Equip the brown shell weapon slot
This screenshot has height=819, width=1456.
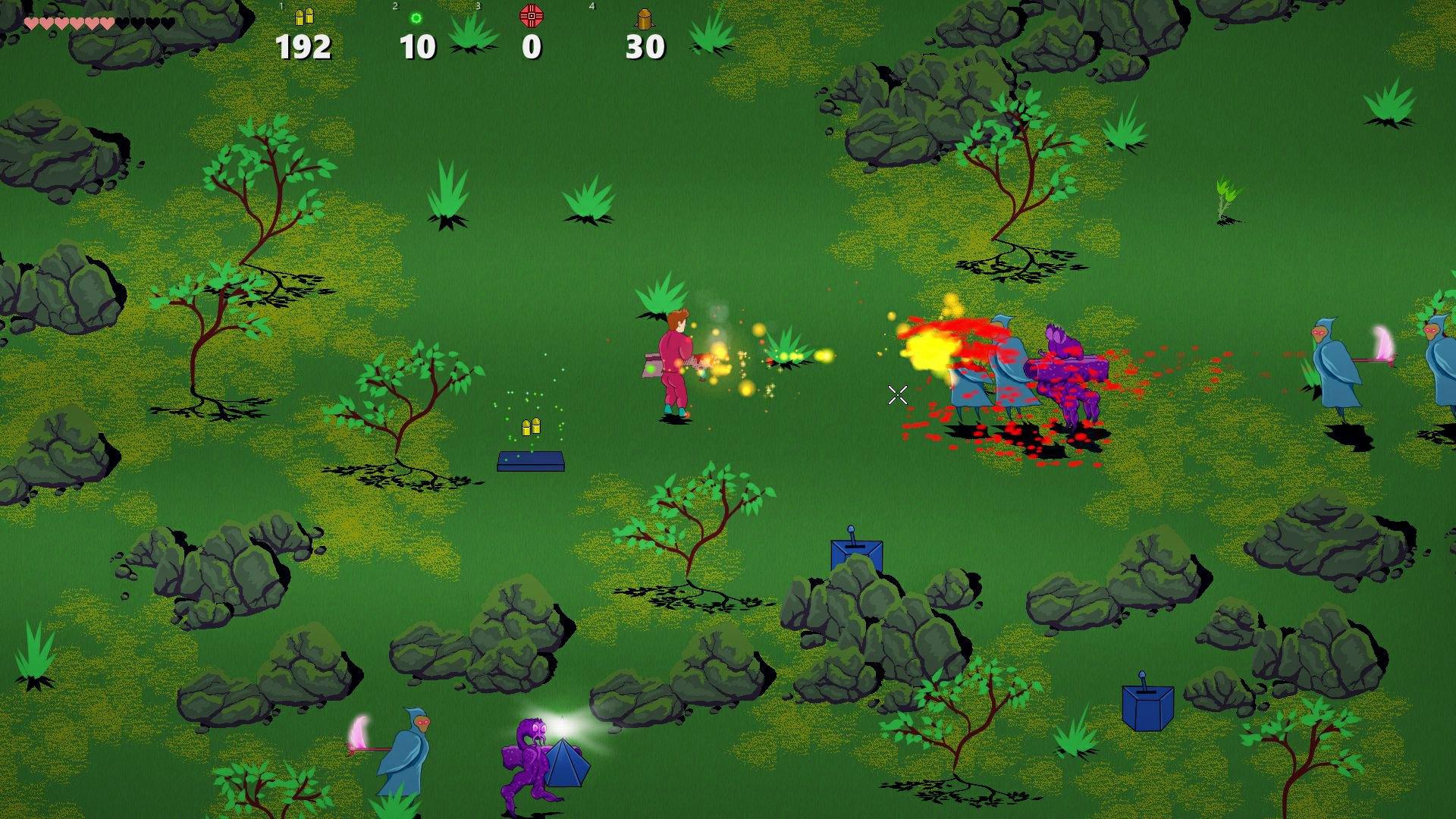(645, 18)
